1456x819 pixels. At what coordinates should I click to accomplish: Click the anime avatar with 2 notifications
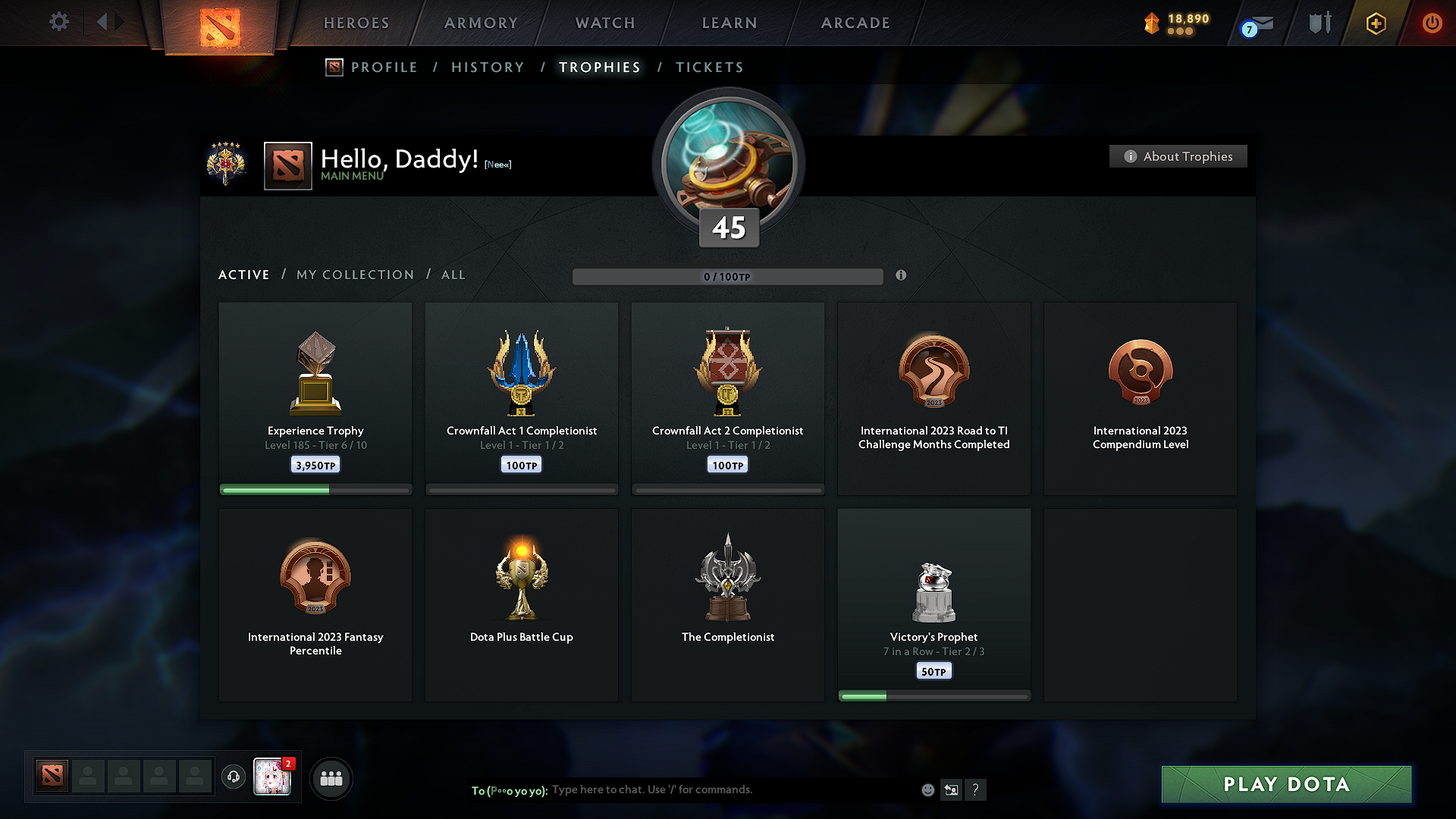click(x=271, y=777)
